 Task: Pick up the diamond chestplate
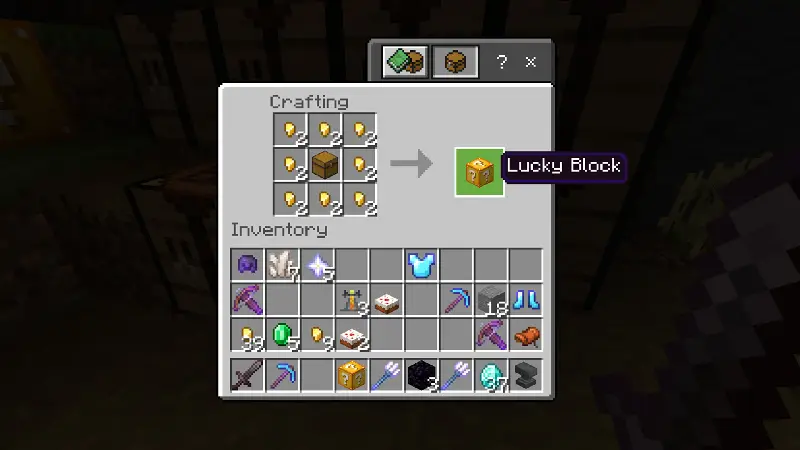click(421, 265)
